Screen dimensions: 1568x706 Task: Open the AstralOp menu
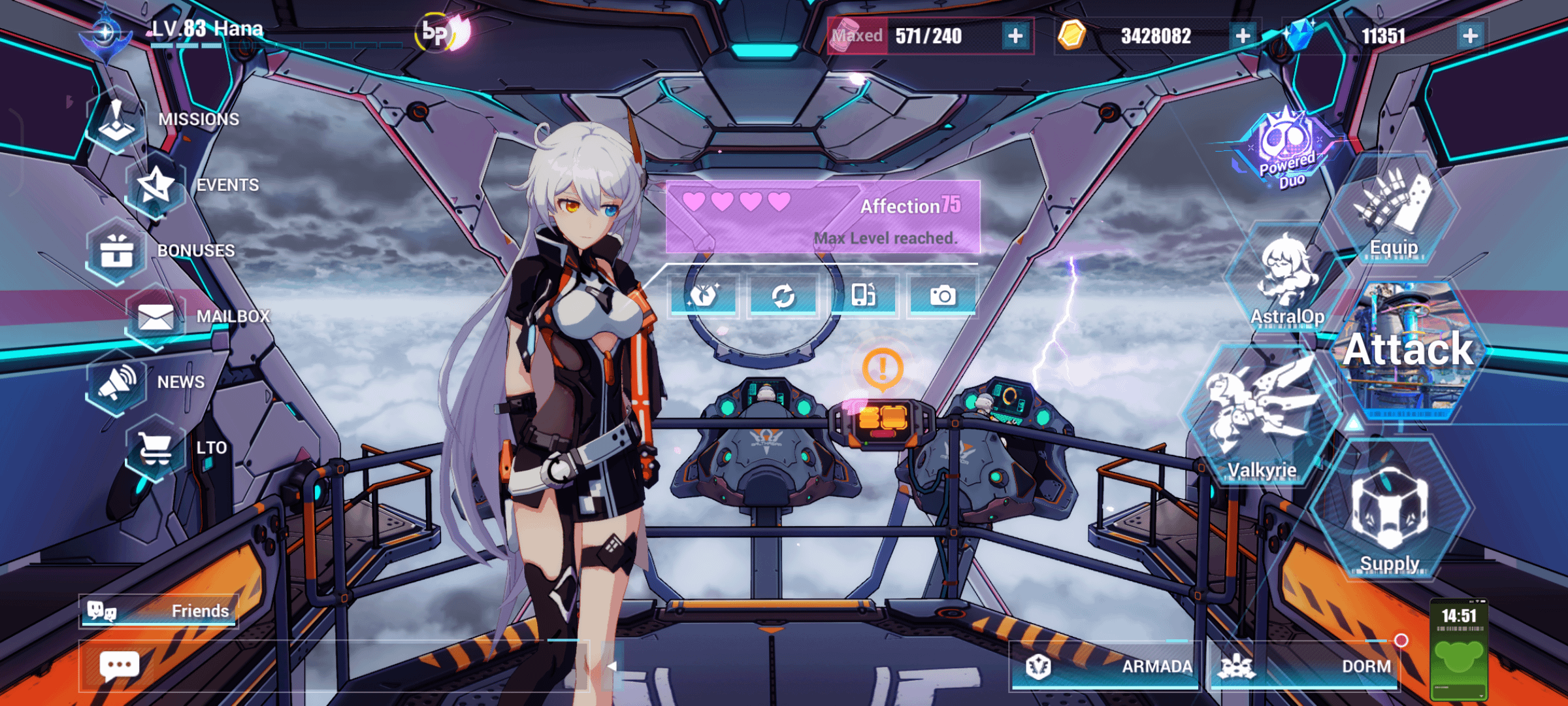click(1286, 278)
